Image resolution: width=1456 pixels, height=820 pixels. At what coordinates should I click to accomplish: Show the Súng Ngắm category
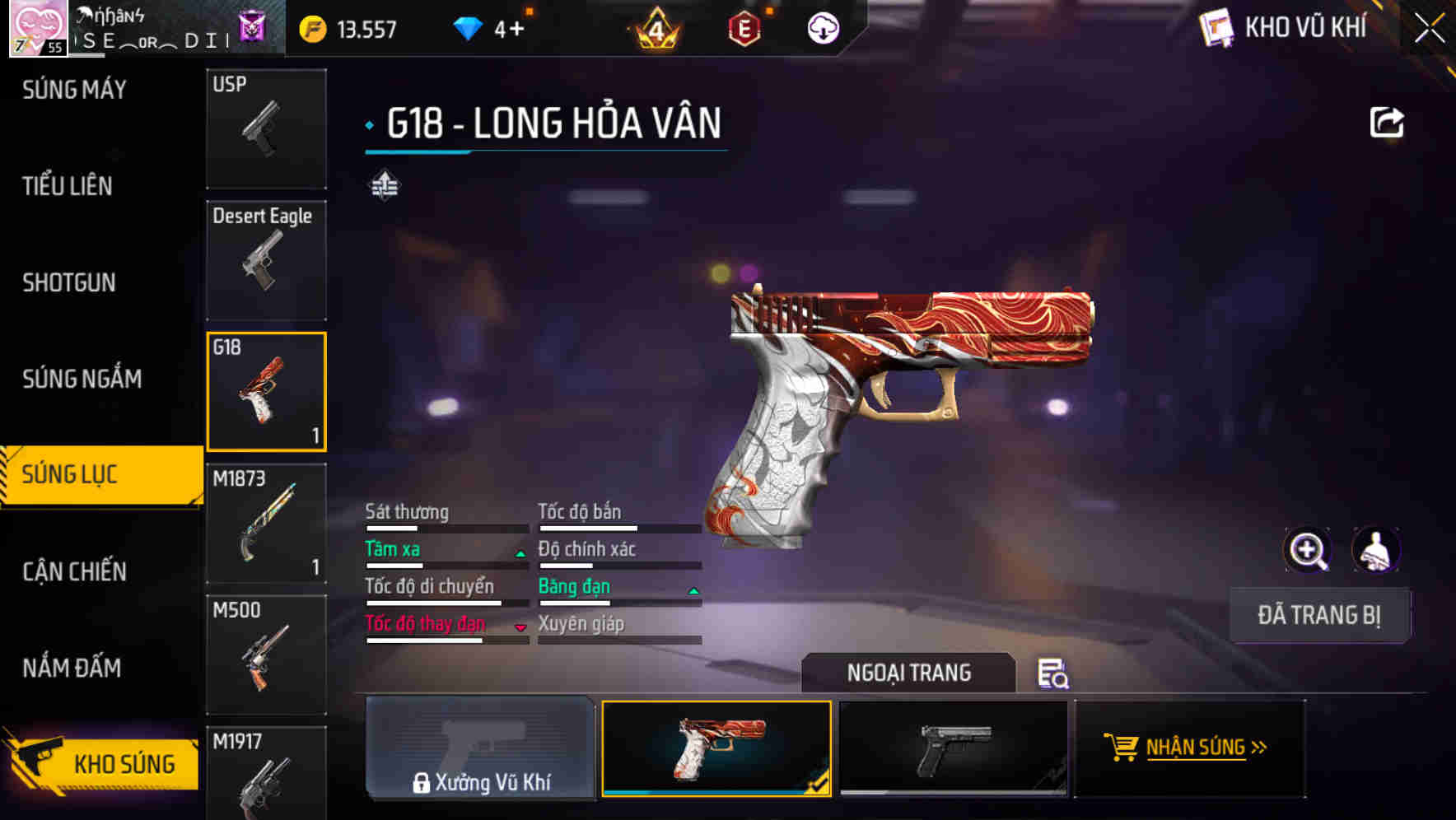pos(82,379)
